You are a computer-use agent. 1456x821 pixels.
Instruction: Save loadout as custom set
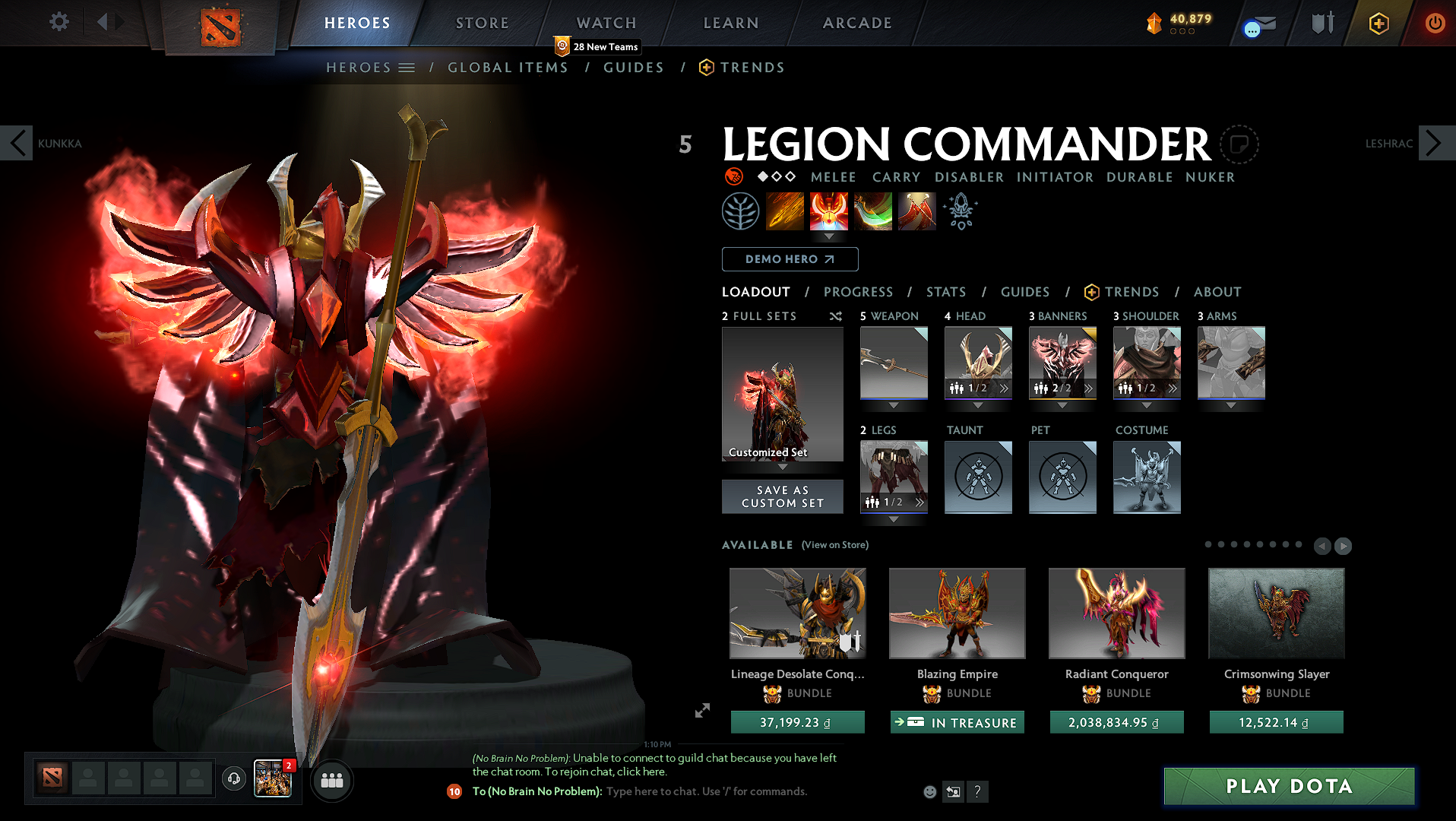(782, 496)
